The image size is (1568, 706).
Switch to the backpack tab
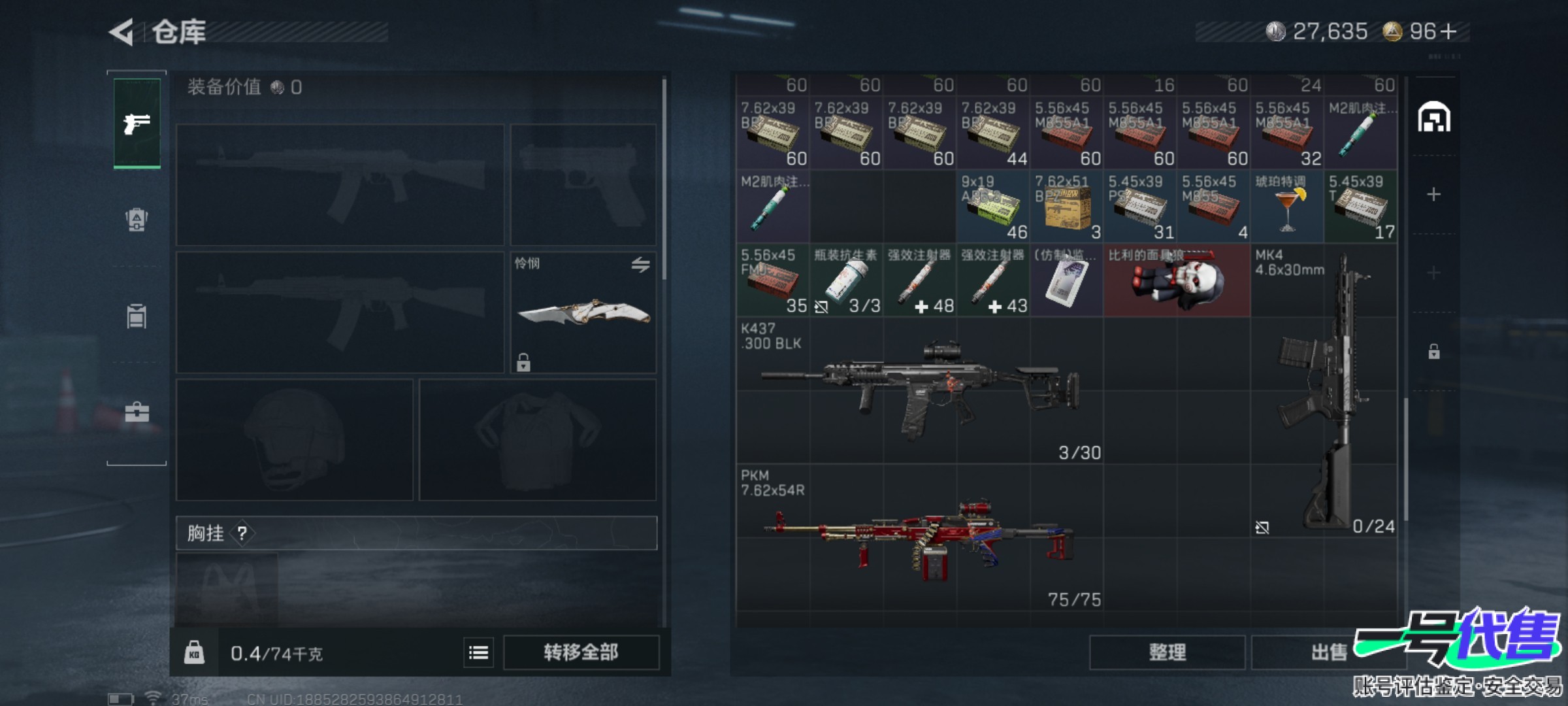[137, 220]
